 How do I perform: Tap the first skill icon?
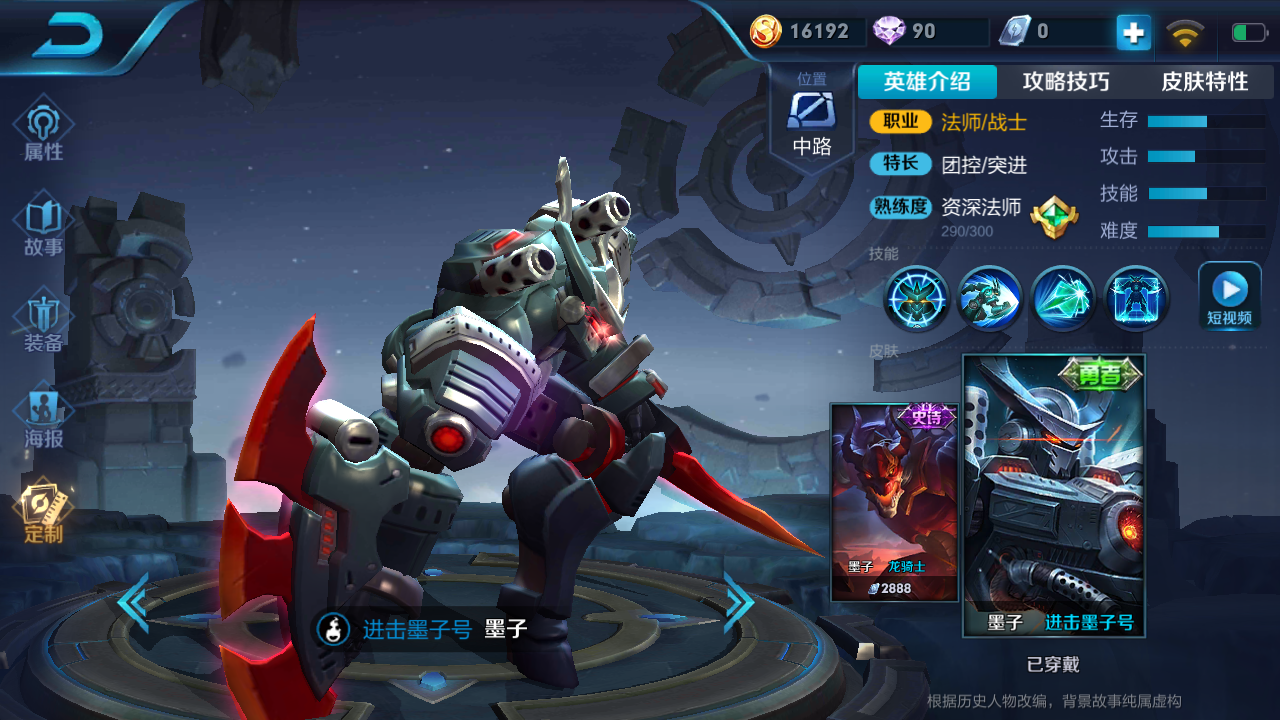tap(916, 298)
